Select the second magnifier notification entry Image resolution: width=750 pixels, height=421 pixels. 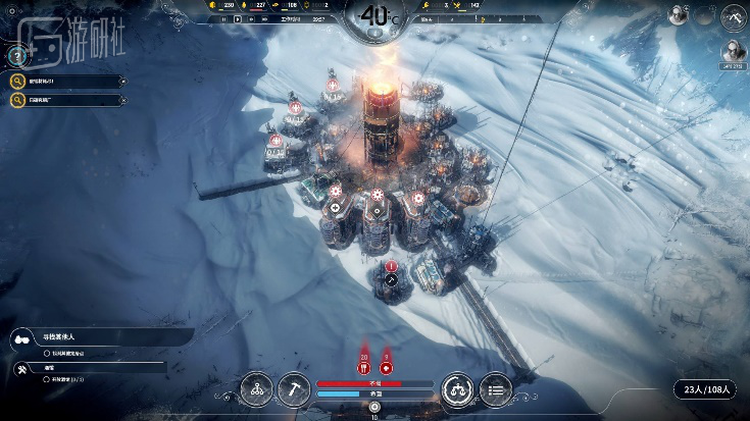(x=19, y=100)
